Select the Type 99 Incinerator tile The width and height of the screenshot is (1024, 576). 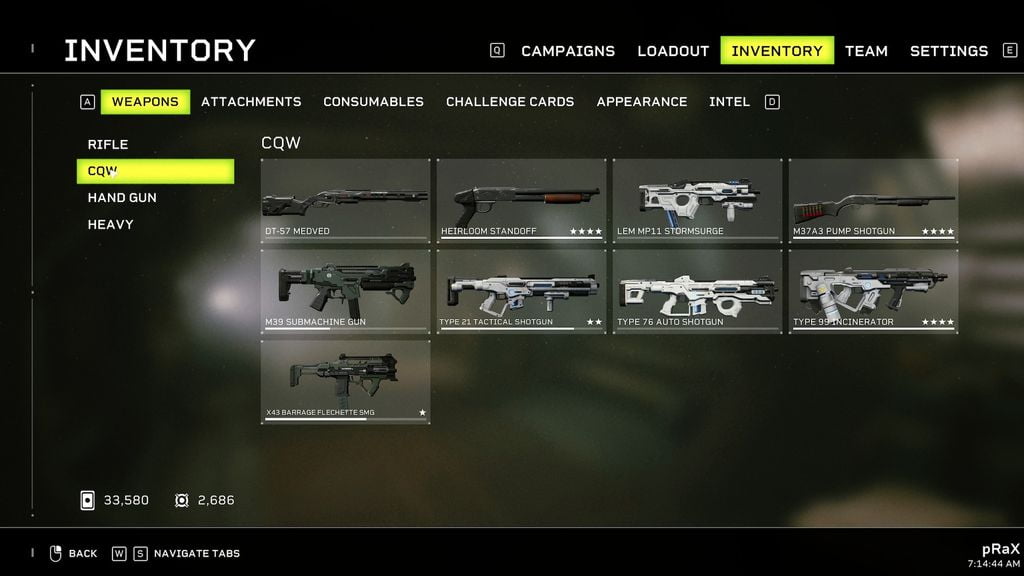873,291
